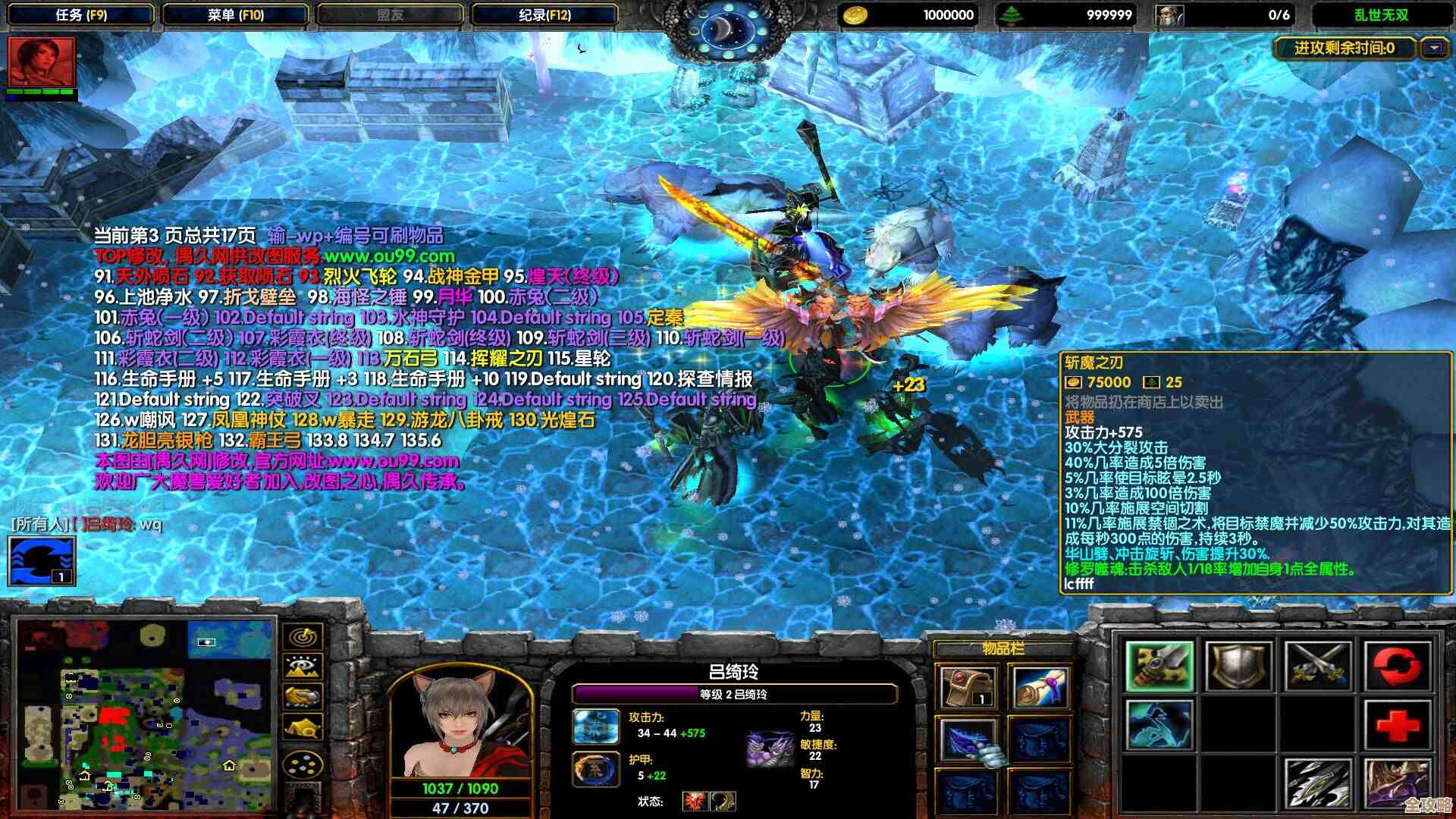Screen dimensions: 1456x819
Task: Toggle creep camp markers icon
Action: tap(302, 726)
